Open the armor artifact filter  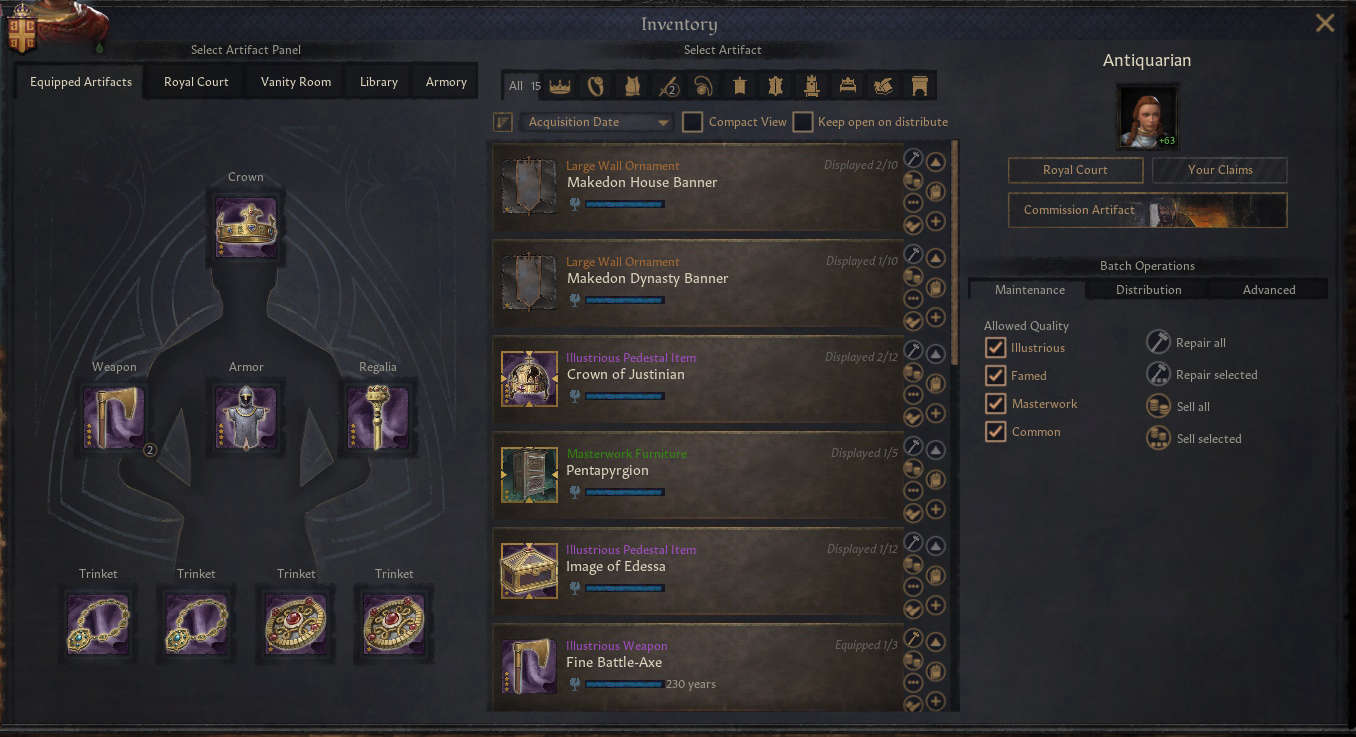632,85
